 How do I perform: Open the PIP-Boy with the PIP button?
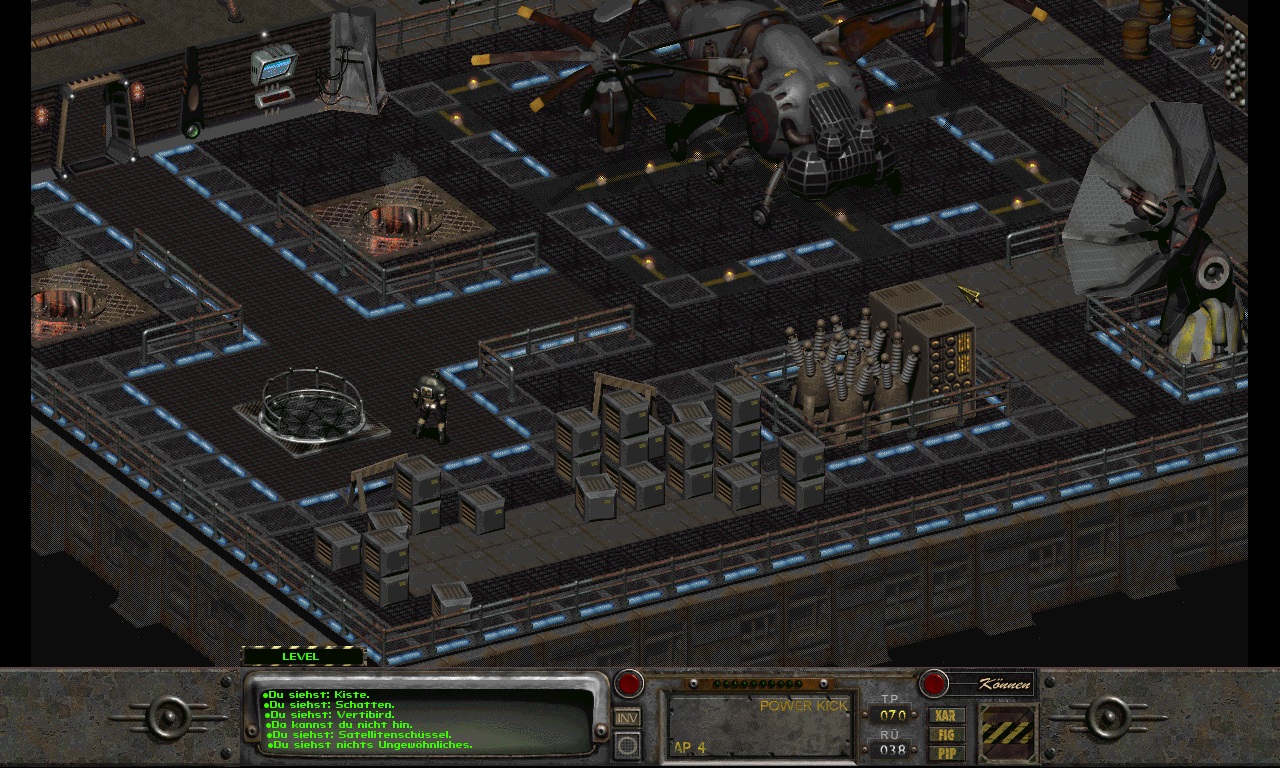click(x=946, y=752)
